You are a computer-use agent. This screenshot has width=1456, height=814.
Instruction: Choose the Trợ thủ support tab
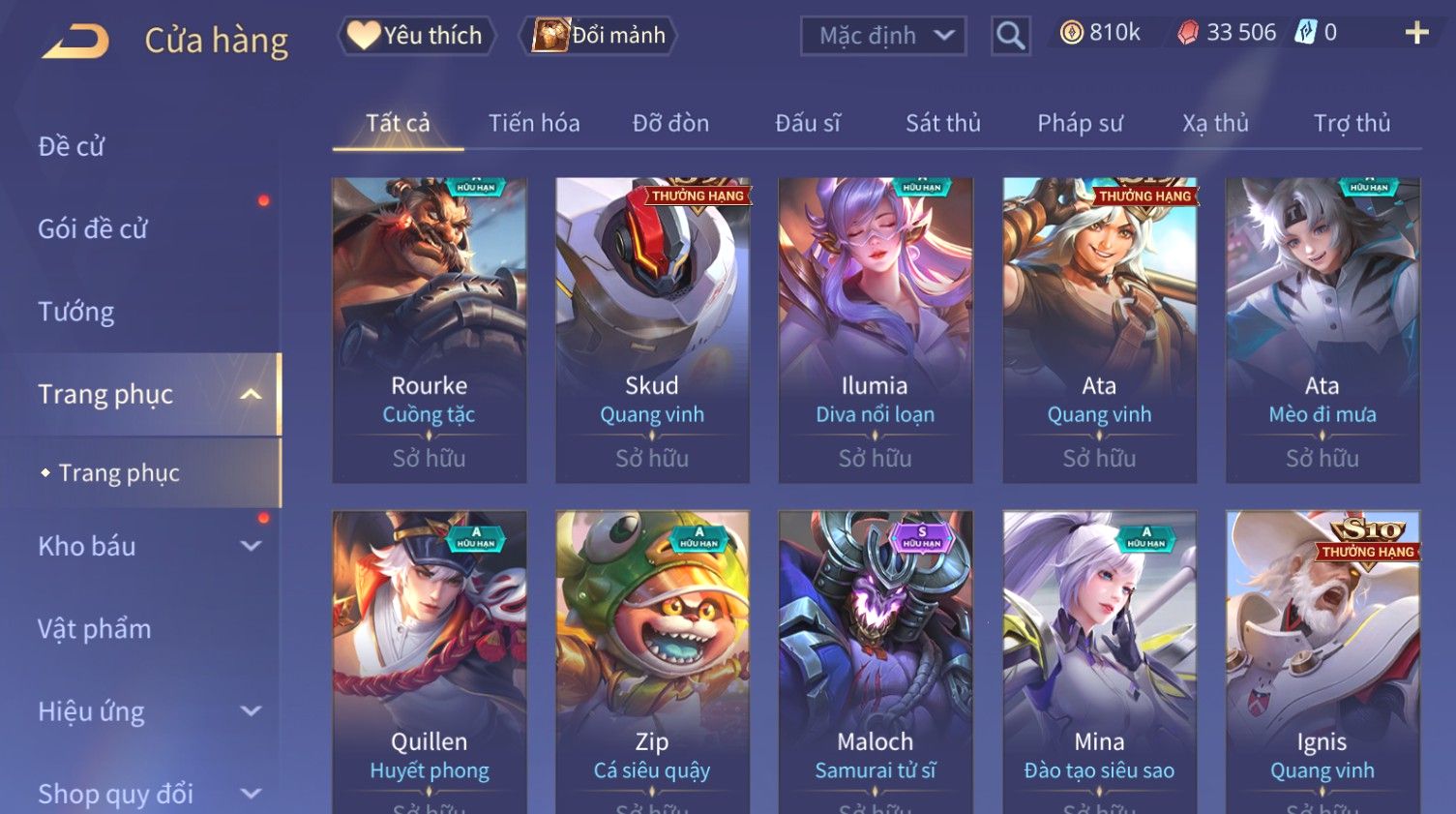(x=1352, y=124)
